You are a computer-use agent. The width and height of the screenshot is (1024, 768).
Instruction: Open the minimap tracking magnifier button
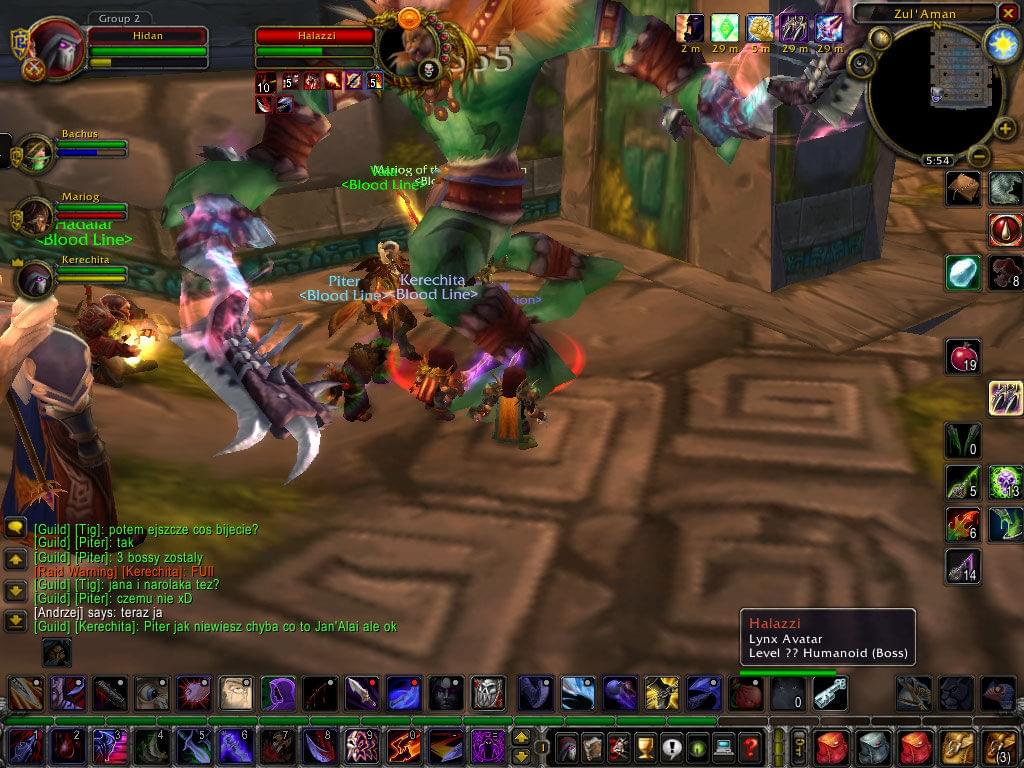point(861,64)
